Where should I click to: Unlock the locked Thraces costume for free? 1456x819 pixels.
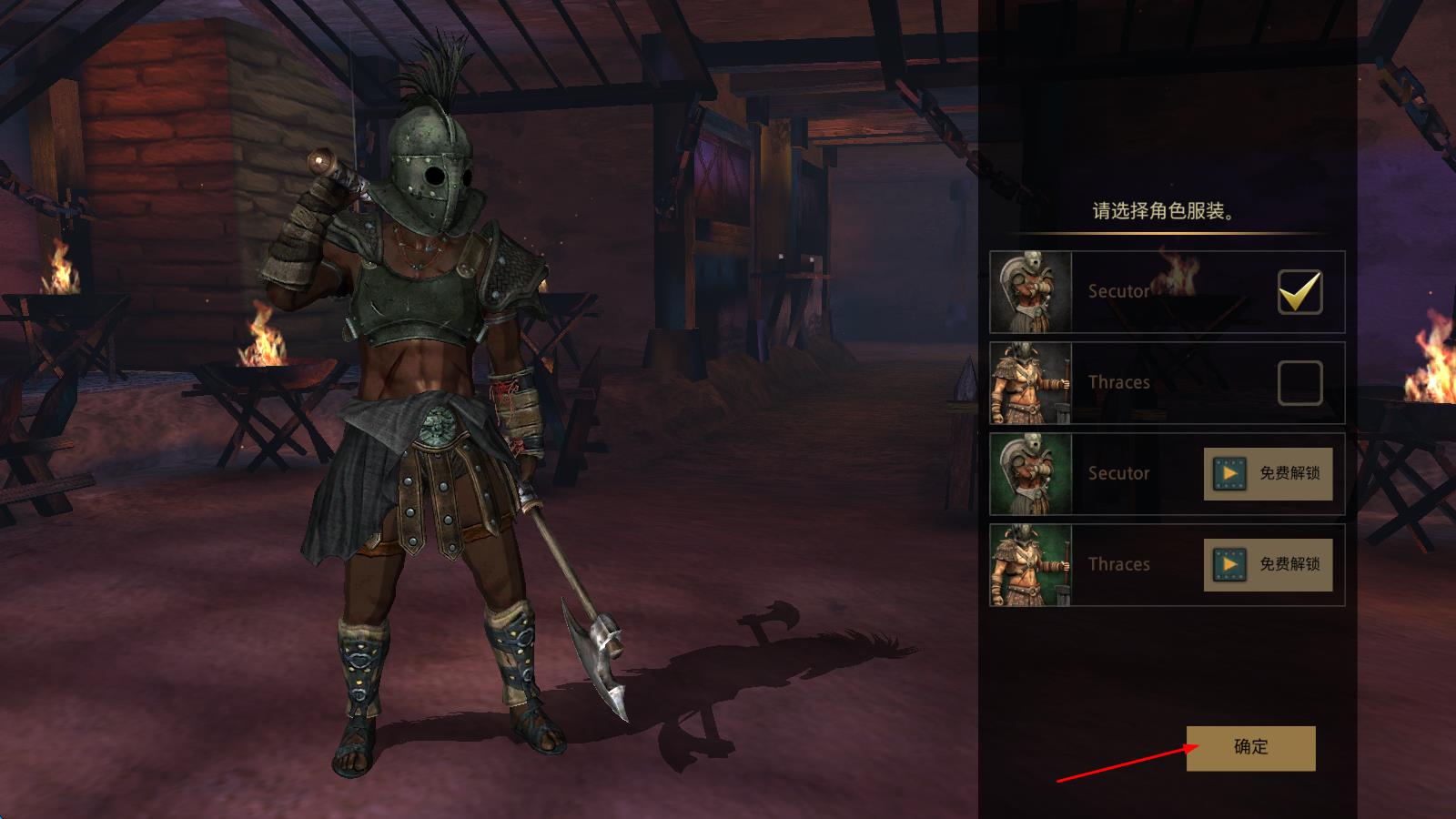(1268, 564)
